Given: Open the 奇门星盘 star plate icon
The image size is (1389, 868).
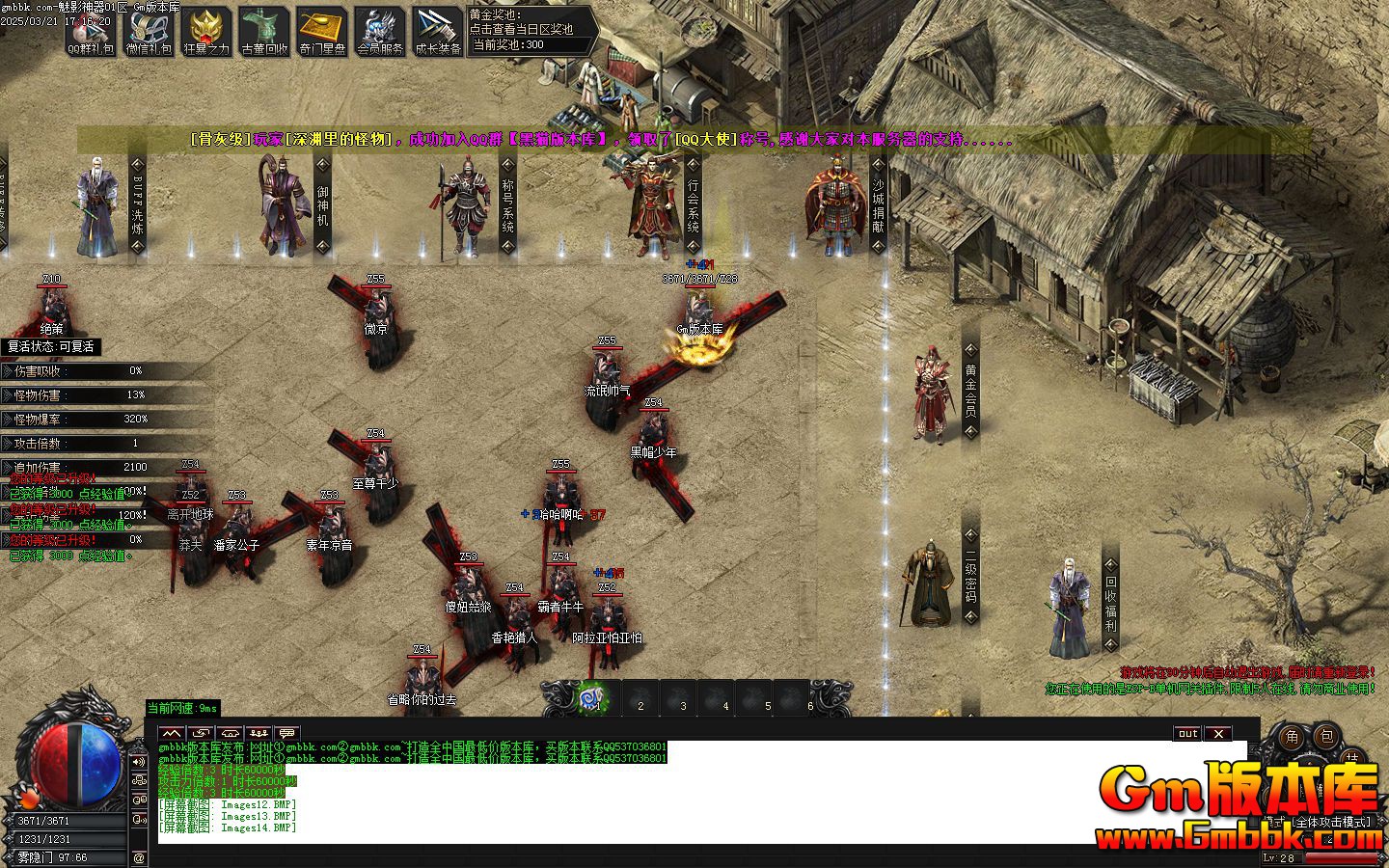Looking at the screenshot, I should 322,31.
